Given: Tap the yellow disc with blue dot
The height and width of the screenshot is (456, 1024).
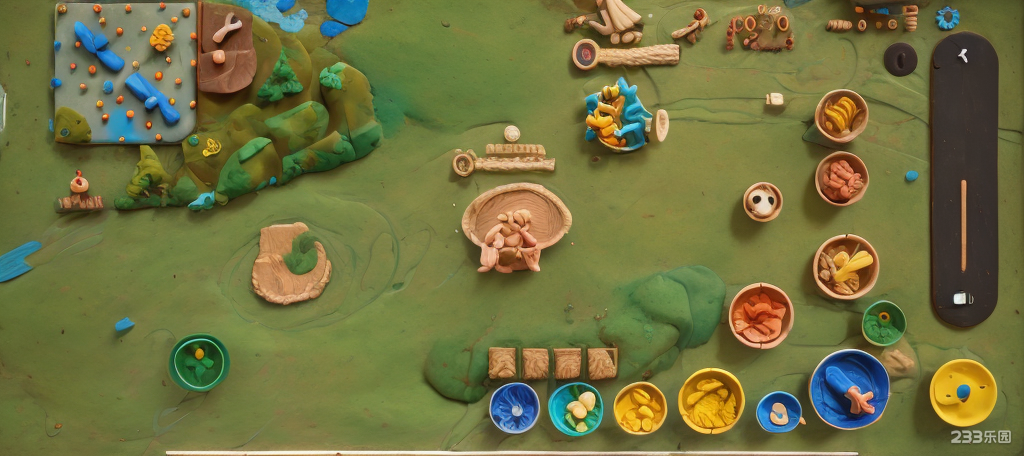Looking at the screenshot, I should (x=962, y=392).
